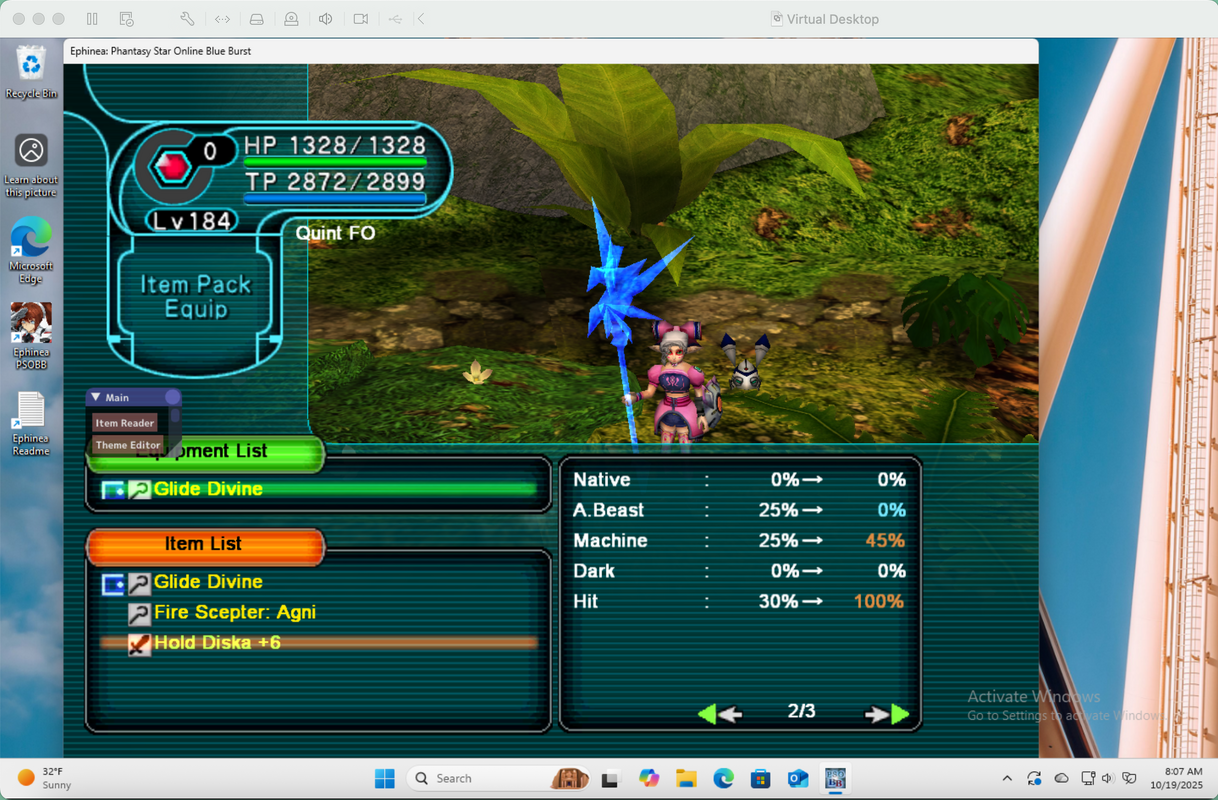This screenshot has height=800, width=1218.
Task: Go to the previous stats page arrow
Action: click(719, 714)
